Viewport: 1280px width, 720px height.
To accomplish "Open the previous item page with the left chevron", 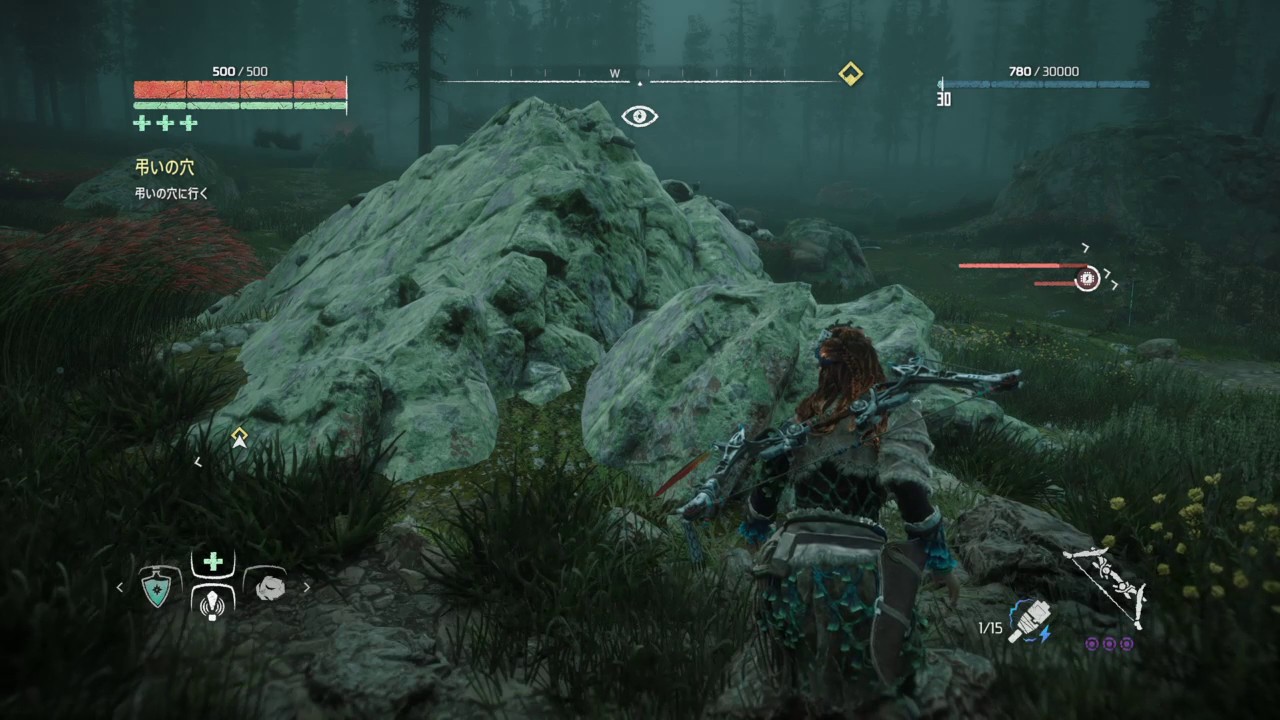I will [x=121, y=588].
